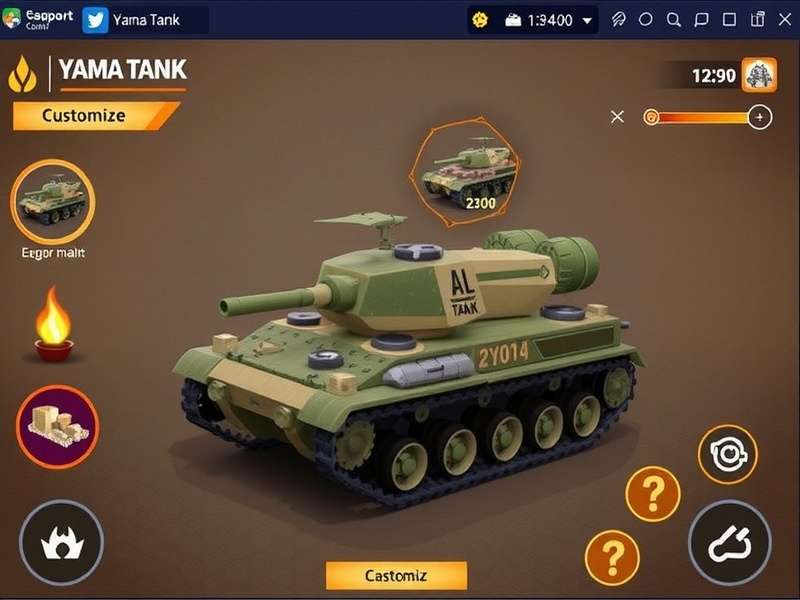Toggle the eye camera view button
This screenshot has height=600, width=800.
[x=727, y=455]
